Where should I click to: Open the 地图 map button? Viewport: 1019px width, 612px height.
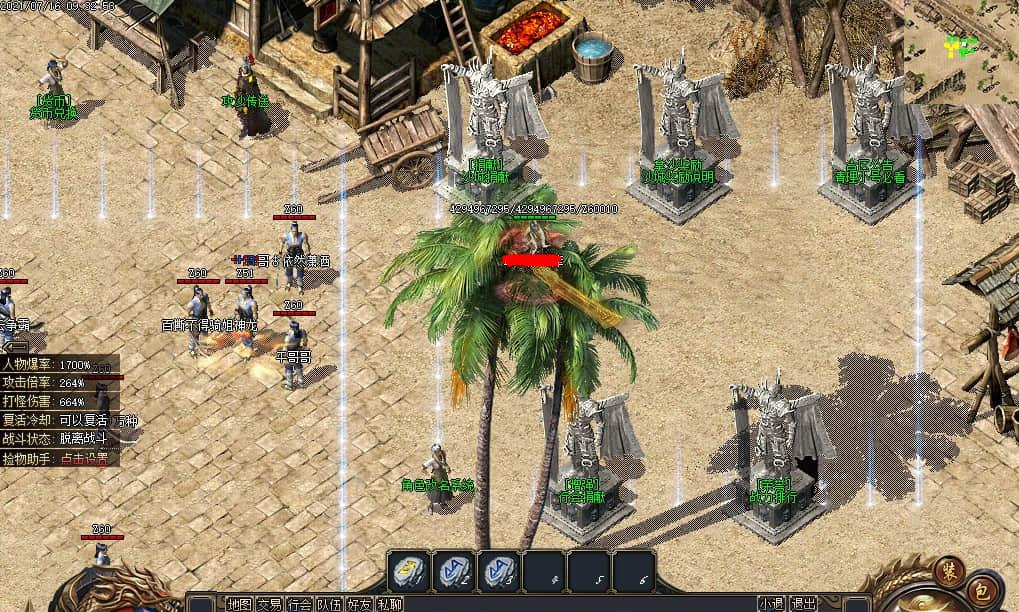tap(239, 604)
